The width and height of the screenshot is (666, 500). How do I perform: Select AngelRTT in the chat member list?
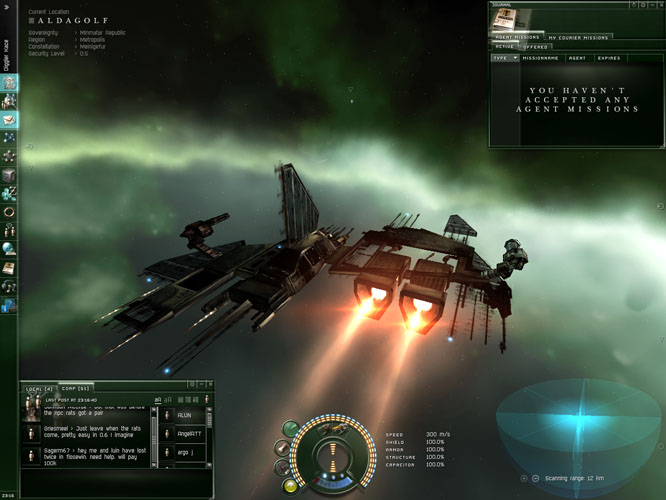pos(189,434)
